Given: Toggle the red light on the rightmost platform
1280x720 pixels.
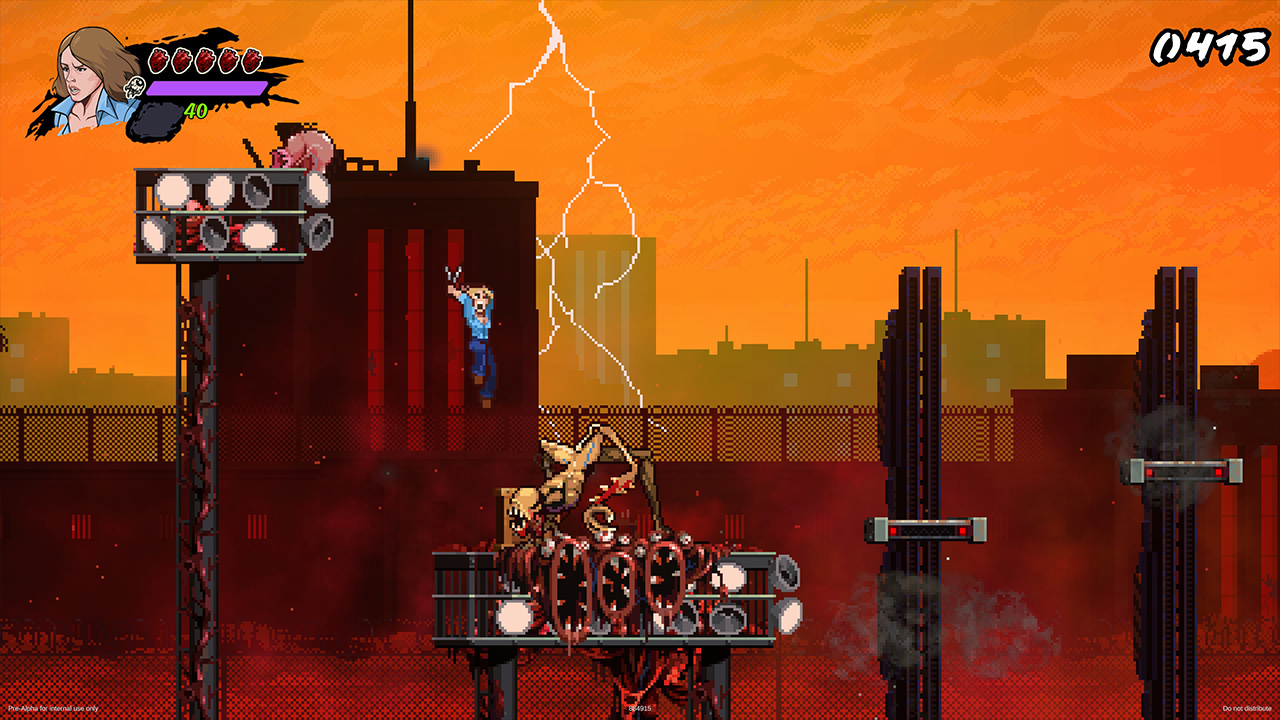Looking at the screenshot, I should (x=1218, y=472).
